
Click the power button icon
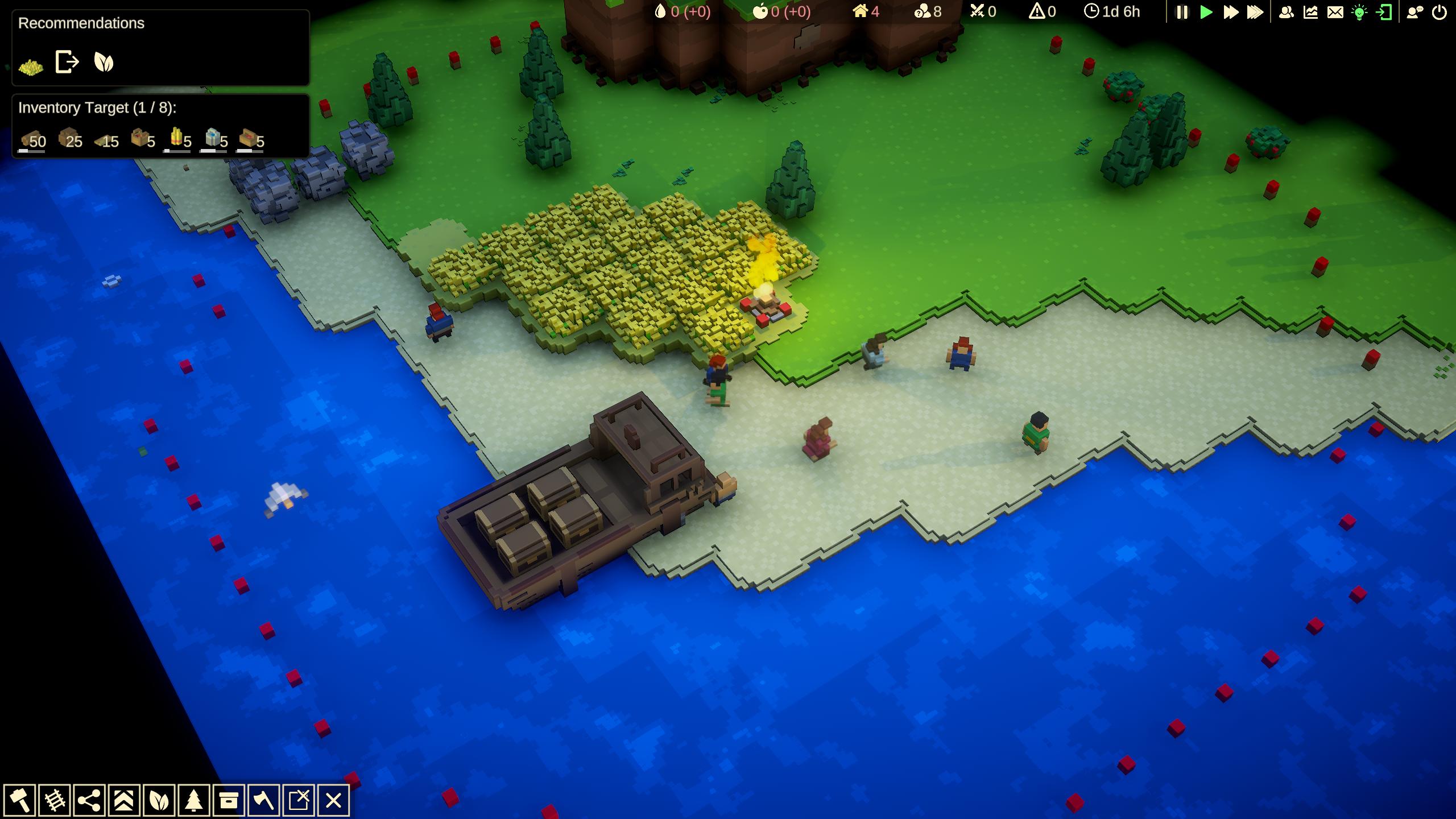1439,12
